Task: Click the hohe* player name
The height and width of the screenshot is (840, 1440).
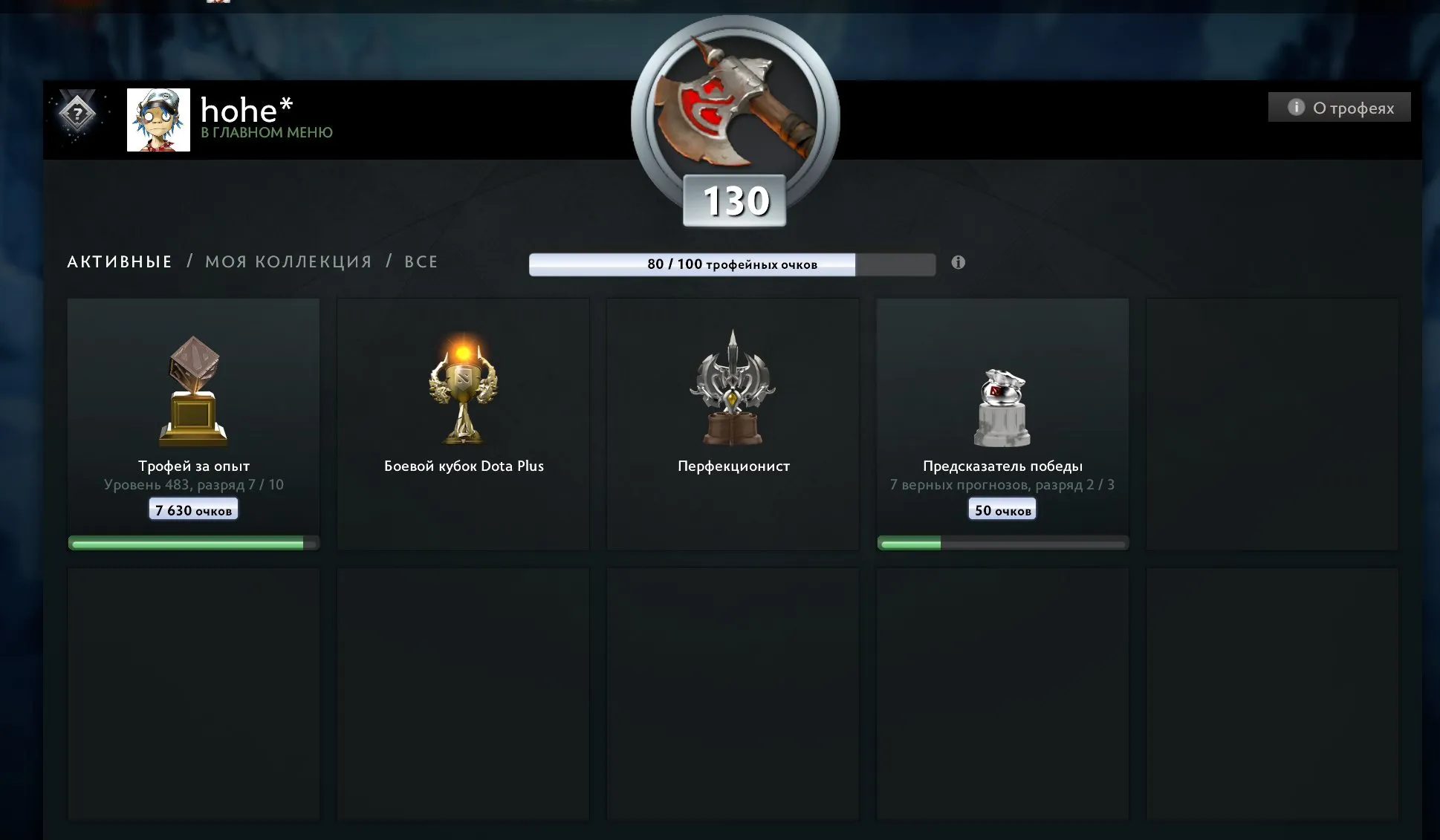Action: [243, 110]
